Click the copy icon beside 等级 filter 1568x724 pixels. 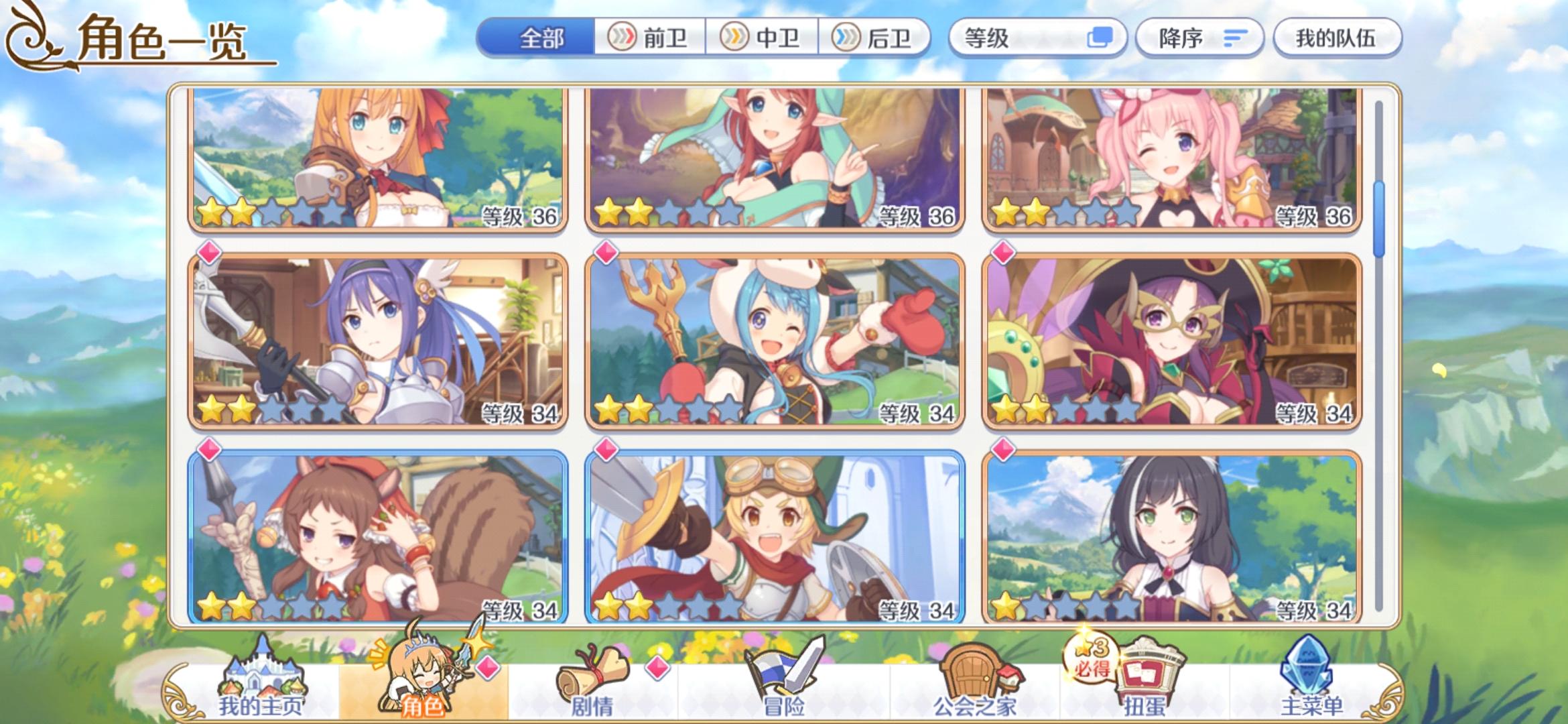click(x=1101, y=38)
